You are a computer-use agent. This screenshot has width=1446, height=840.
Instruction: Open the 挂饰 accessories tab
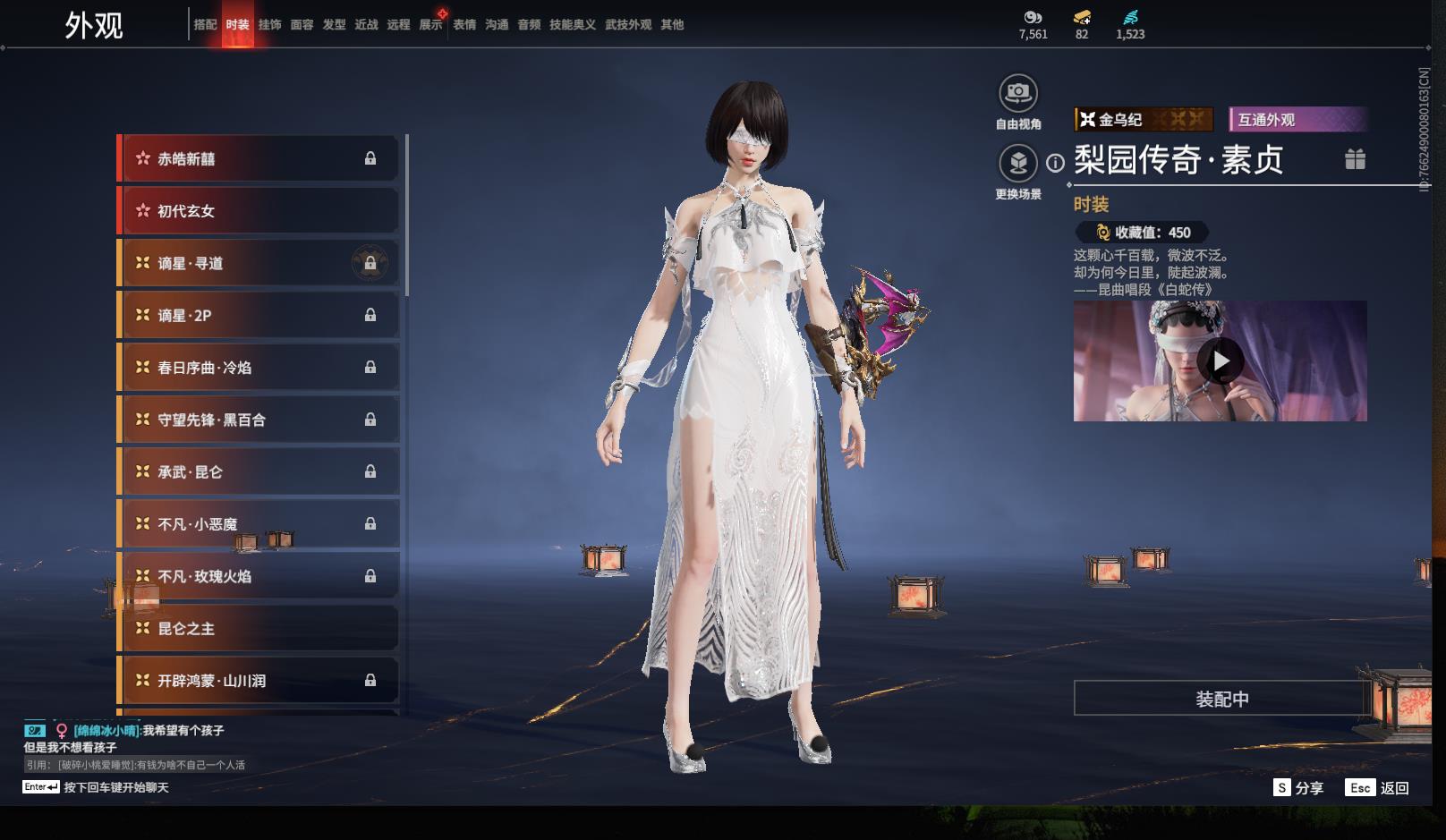(x=269, y=25)
